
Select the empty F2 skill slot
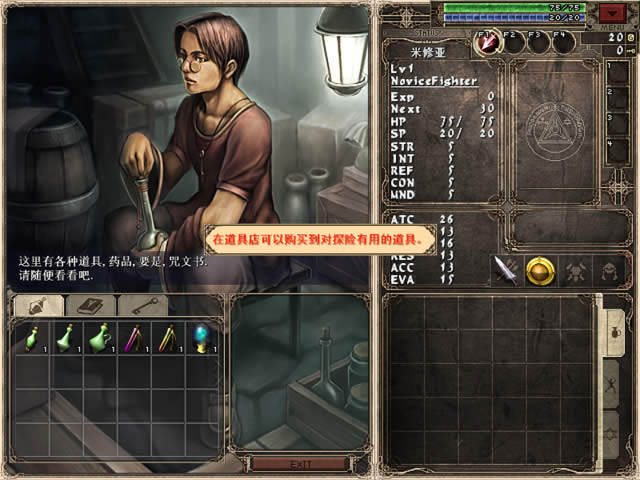513,43
